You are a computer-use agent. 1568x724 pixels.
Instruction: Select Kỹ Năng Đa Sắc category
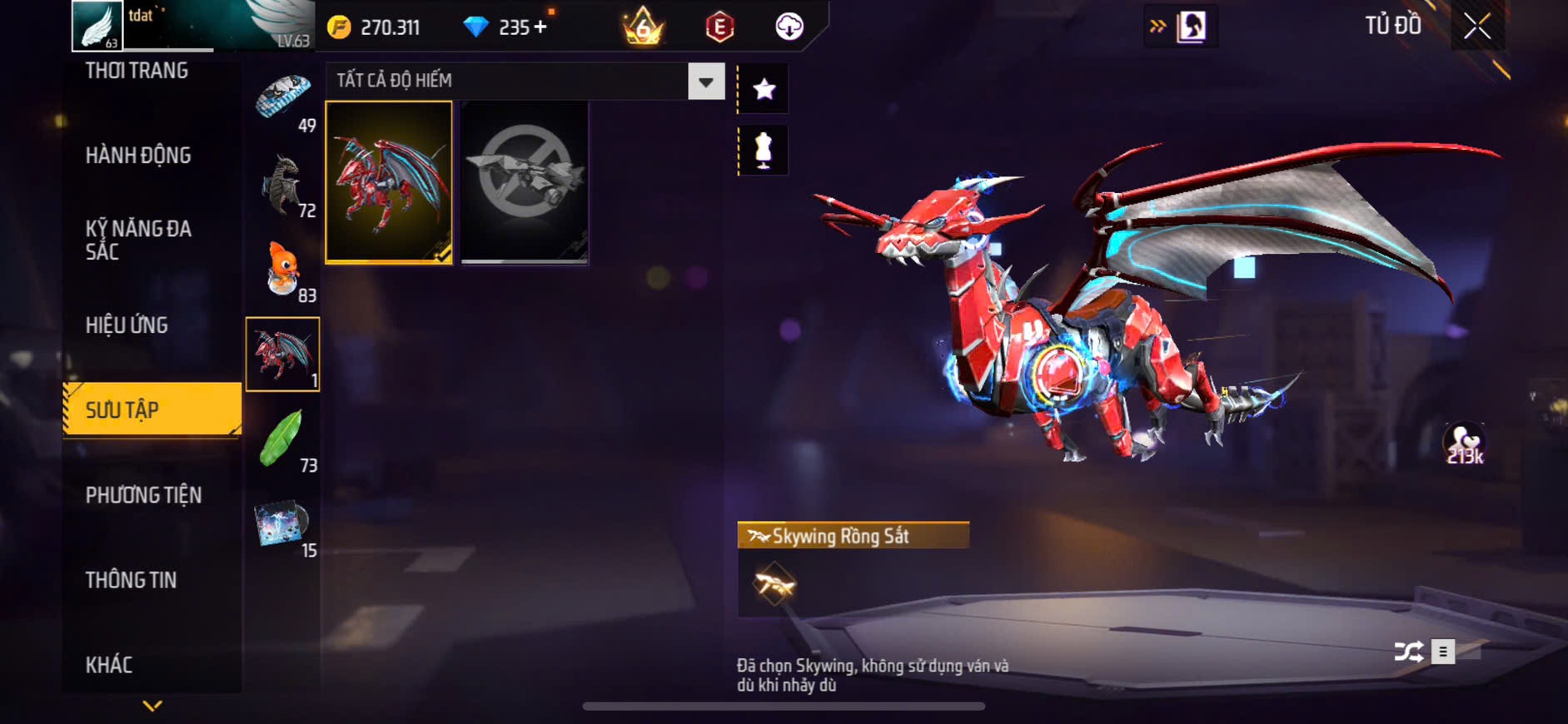(138, 241)
